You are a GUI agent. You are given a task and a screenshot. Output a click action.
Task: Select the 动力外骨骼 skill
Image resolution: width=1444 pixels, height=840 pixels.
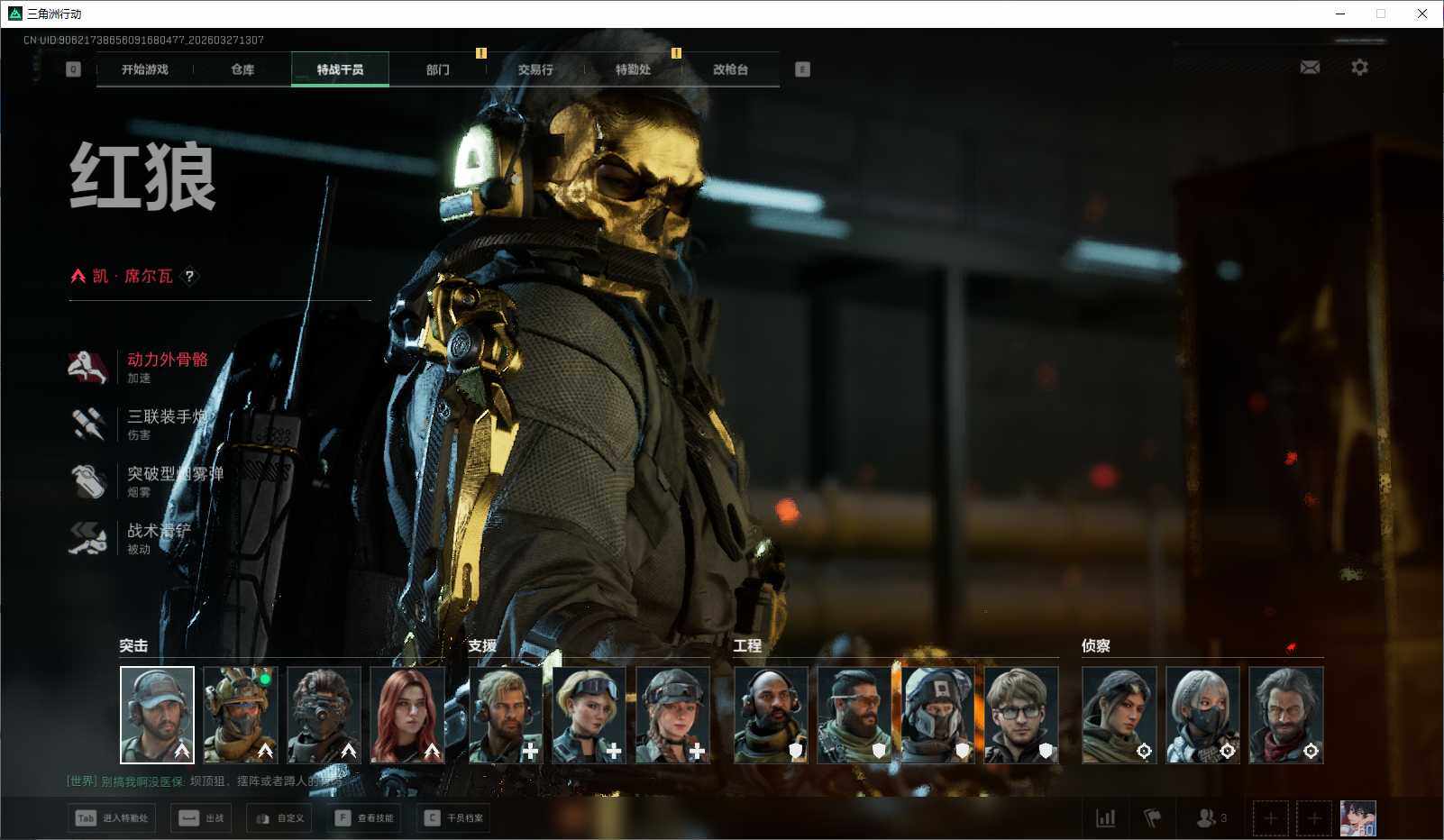click(x=167, y=360)
